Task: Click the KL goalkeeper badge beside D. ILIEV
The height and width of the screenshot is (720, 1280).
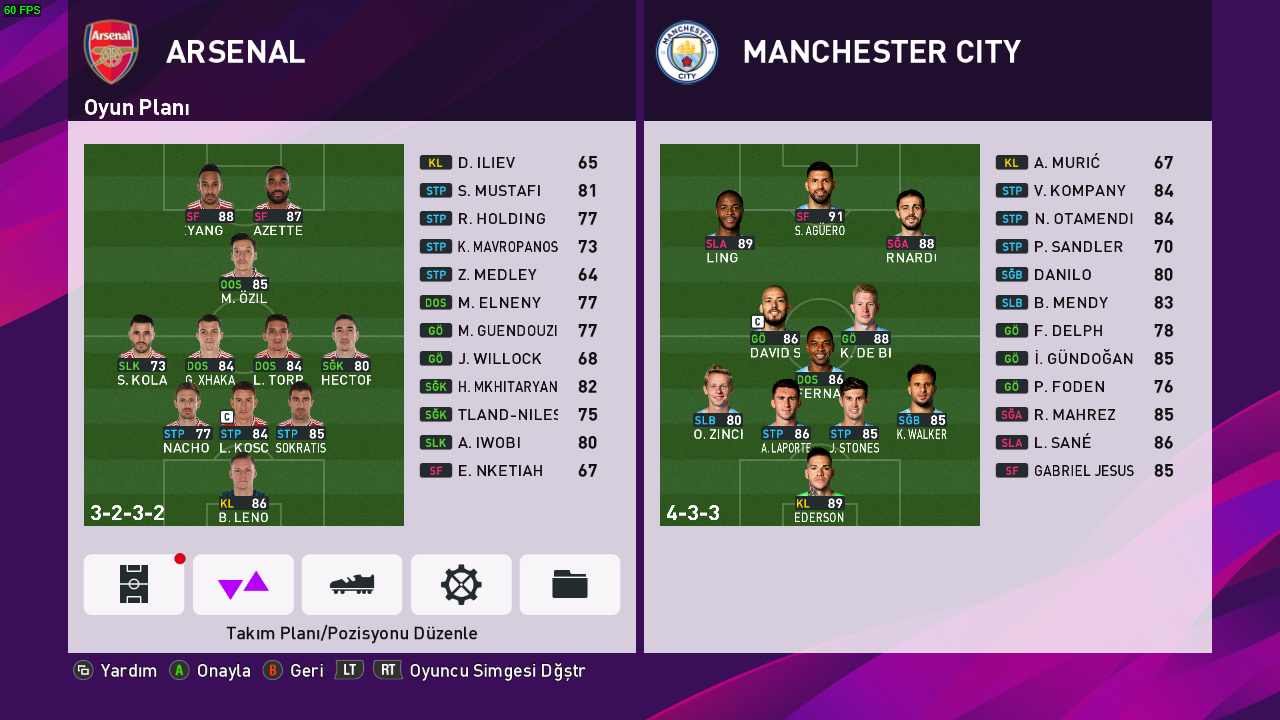Action: tap(434, 162)
